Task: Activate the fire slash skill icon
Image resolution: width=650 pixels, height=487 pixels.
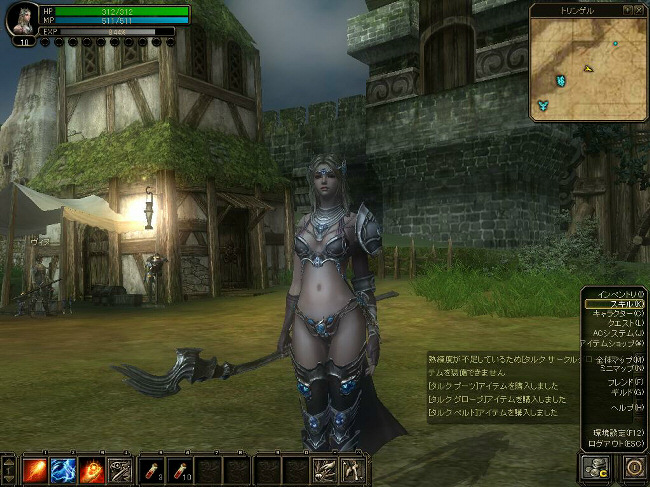Action: click(36, 468)
